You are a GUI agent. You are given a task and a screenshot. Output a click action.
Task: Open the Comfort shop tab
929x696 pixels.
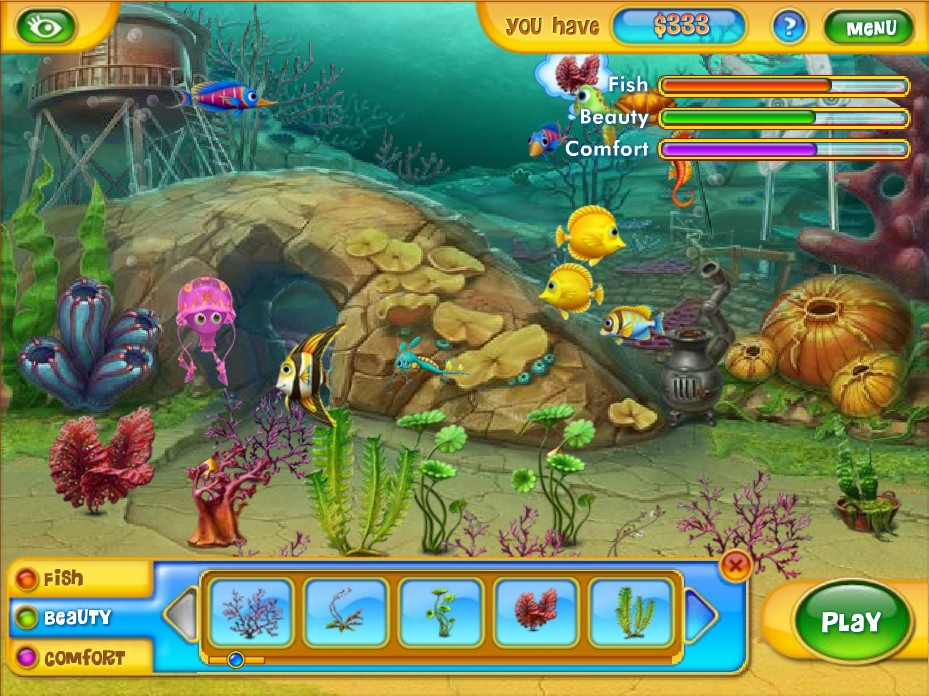[78, 658]
